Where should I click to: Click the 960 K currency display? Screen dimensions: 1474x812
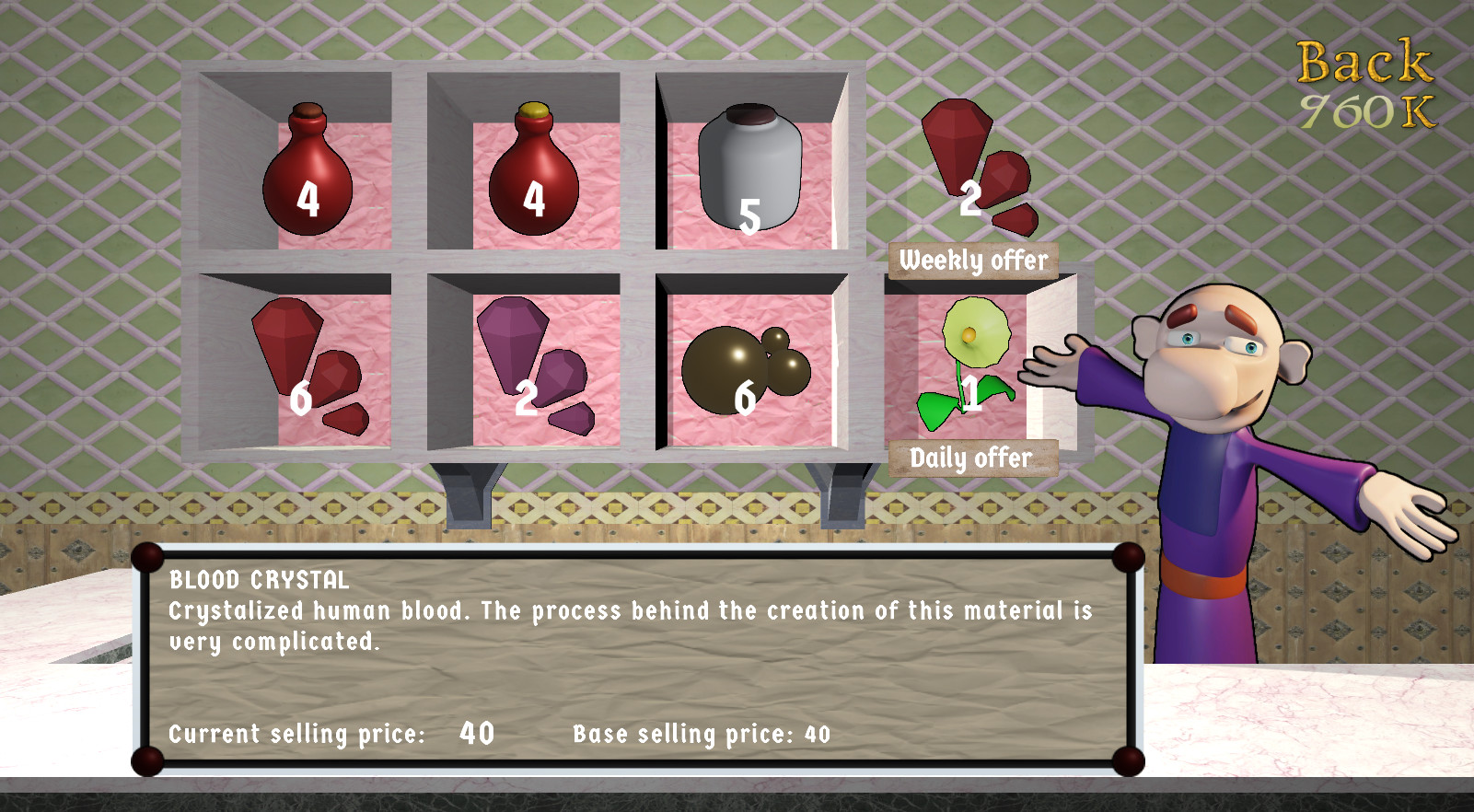pos(1372,109)
